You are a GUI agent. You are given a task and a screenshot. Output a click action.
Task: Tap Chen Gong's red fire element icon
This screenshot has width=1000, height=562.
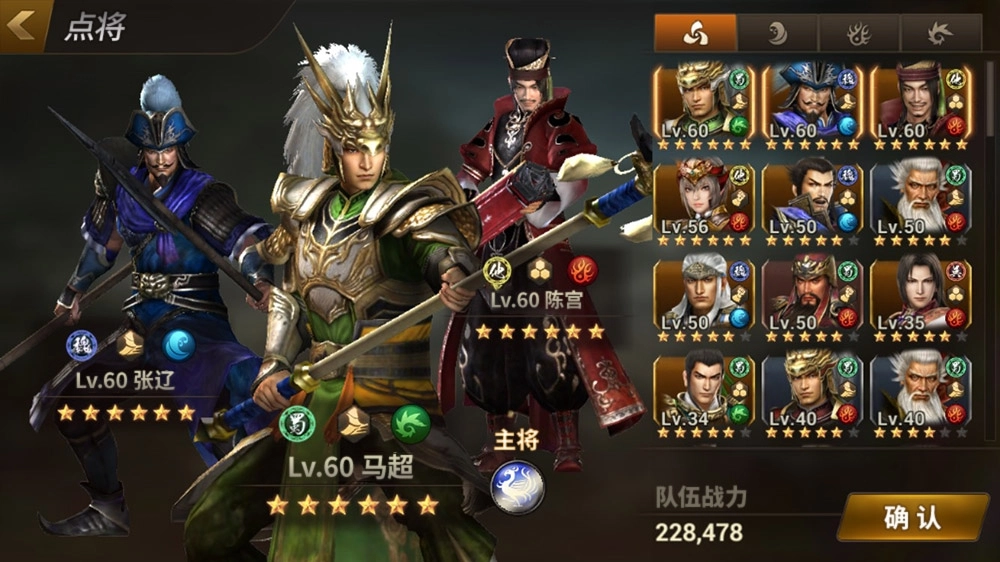582,271
